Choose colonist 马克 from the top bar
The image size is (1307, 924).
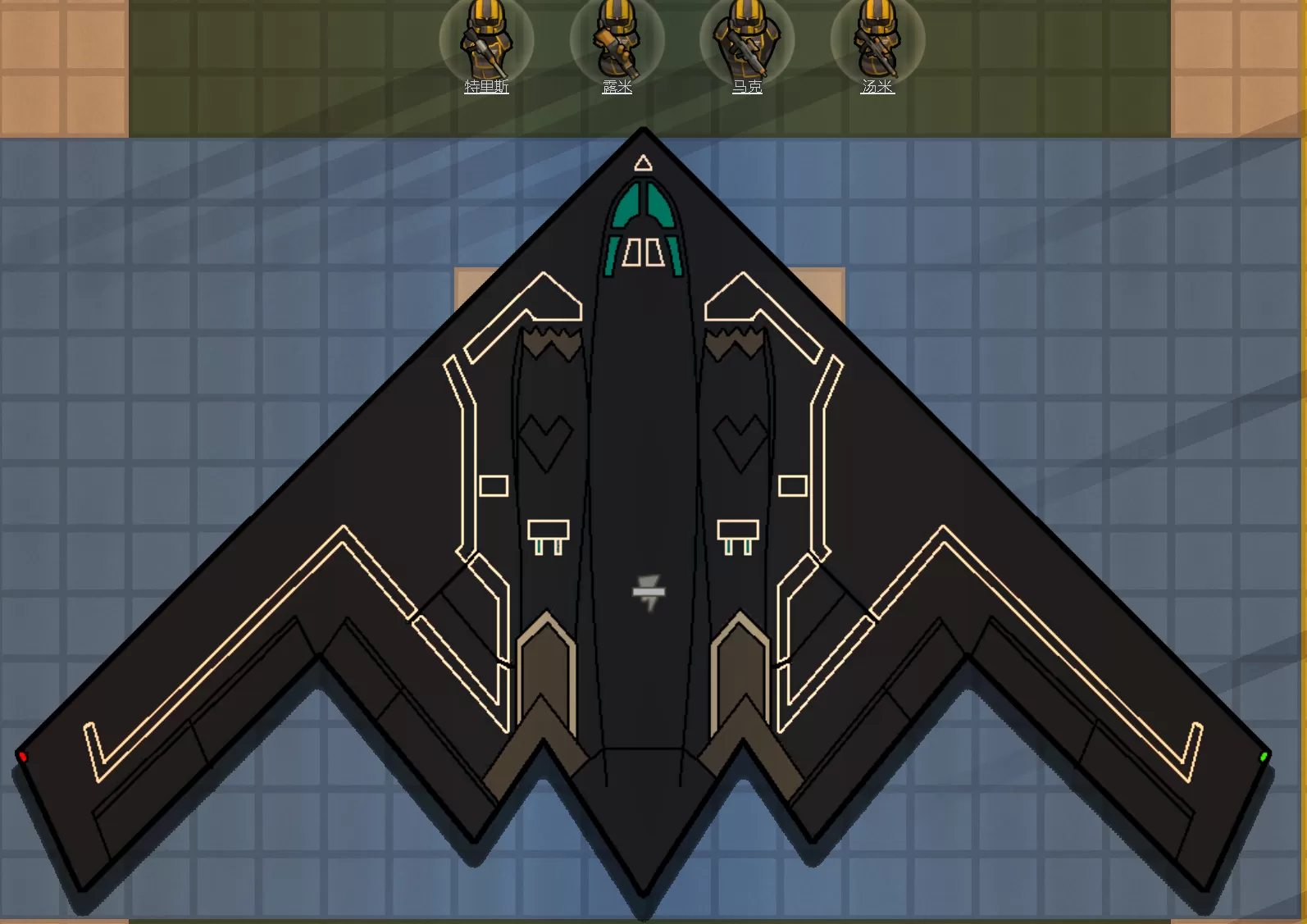point(747,39)
